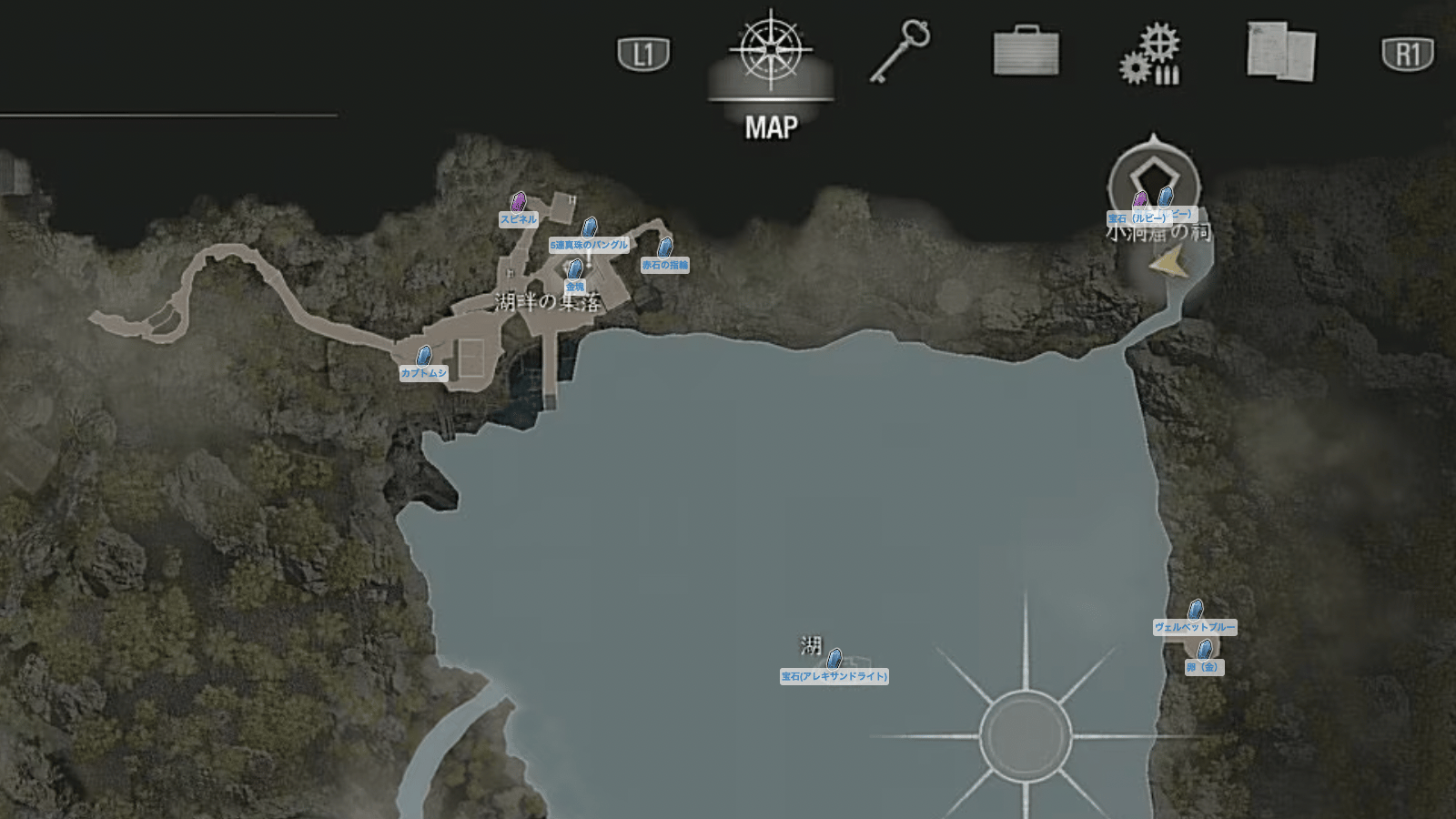Click the スピネル purple gem marker
The height and width of the screenshot is (819, 1456).
[519, 202]
